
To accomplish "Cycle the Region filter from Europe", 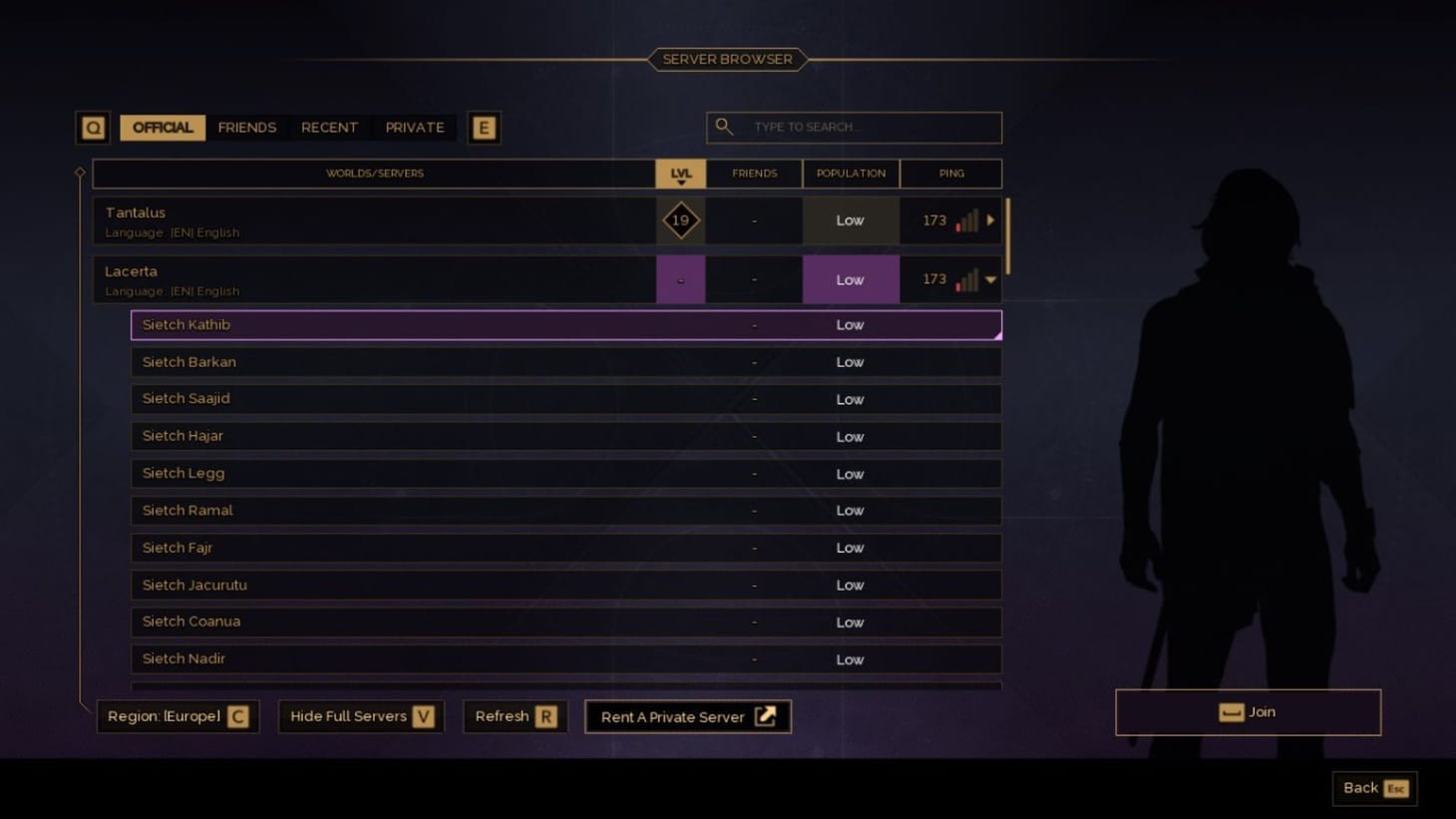I will [177, 716].
